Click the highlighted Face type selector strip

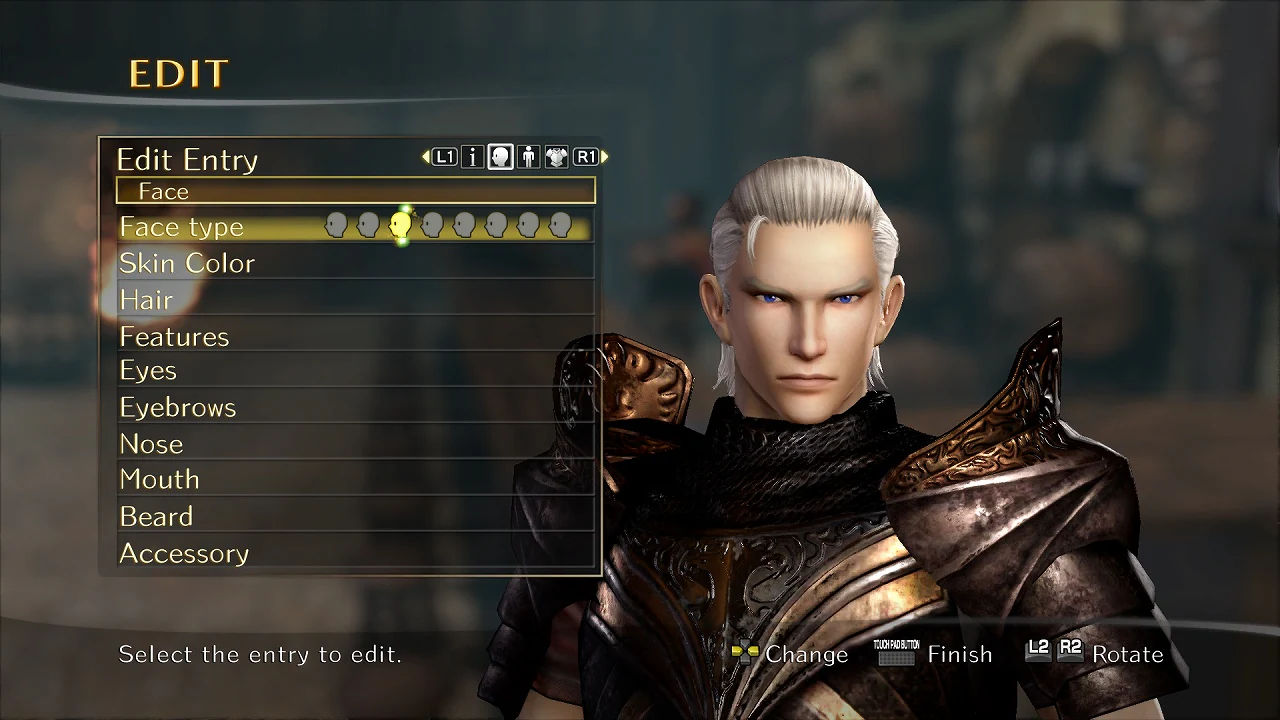tap(450, 226)
